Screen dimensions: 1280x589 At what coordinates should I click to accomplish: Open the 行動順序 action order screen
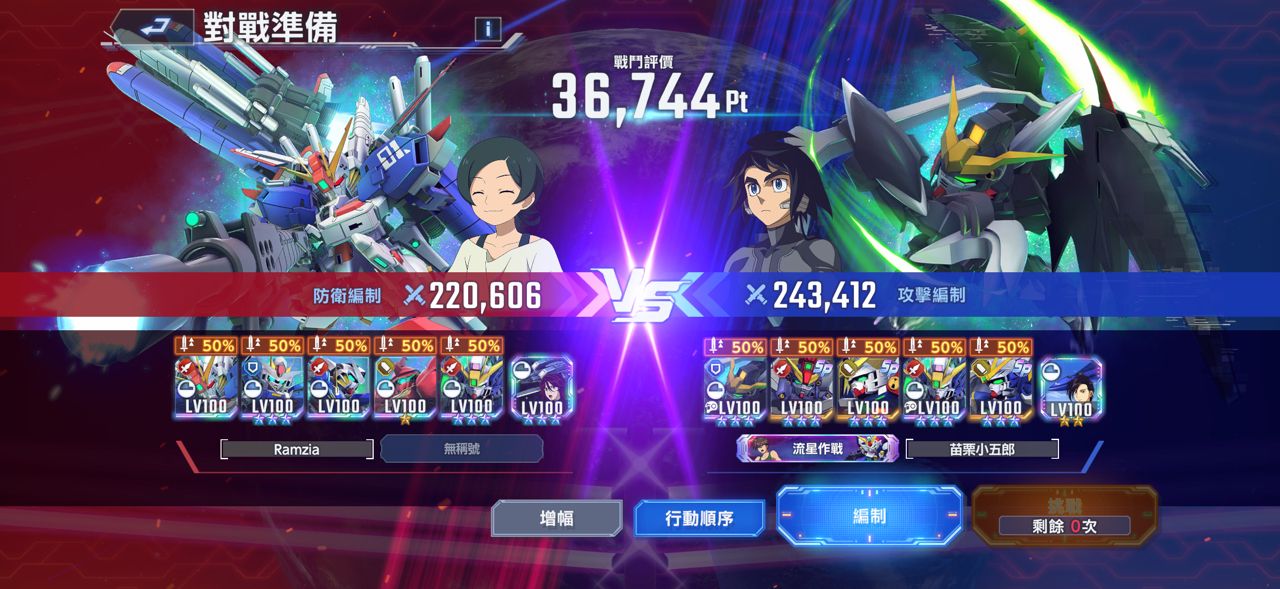(699, 519)
